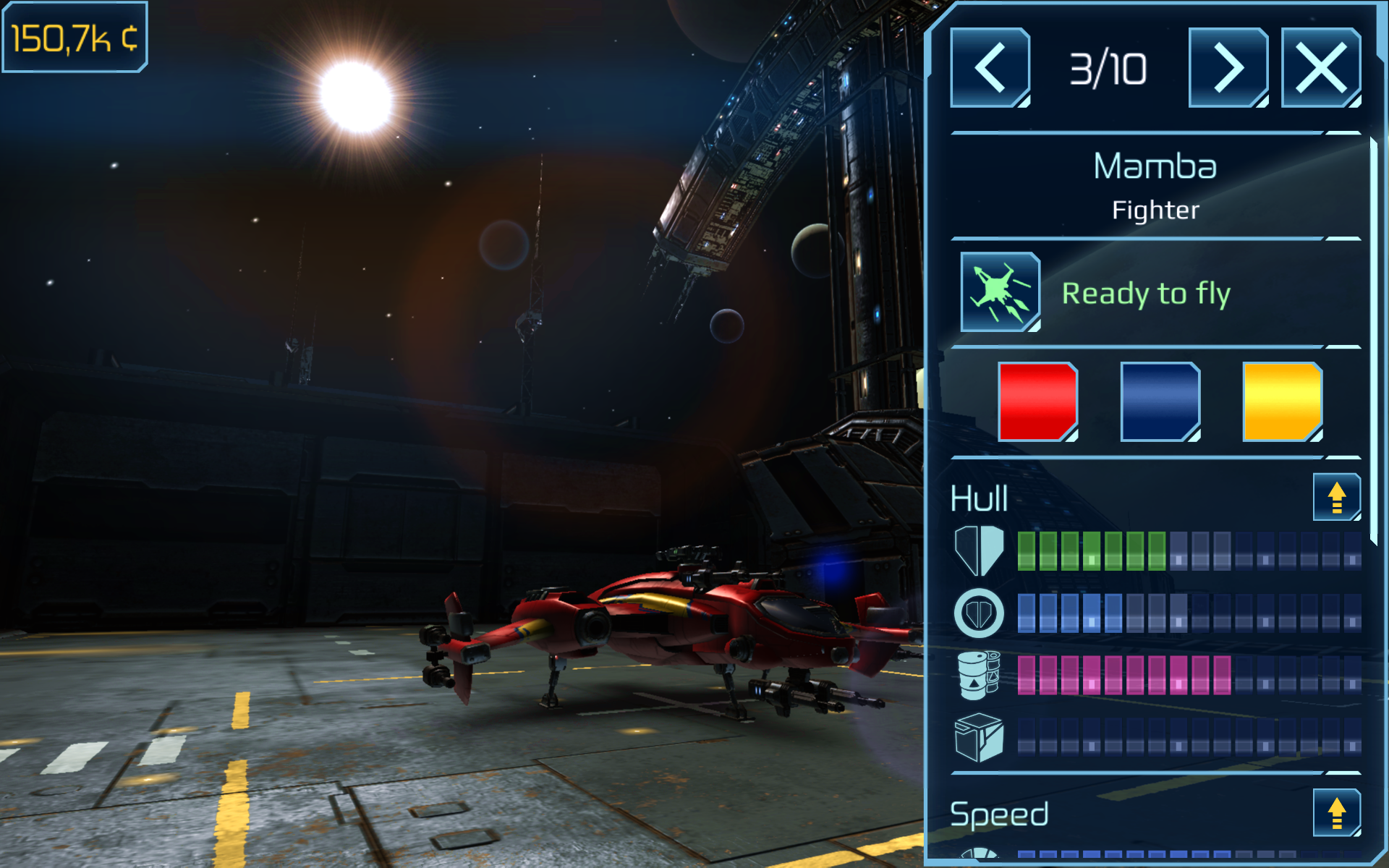Select the green ship status icon
The image size is (1389, 868).
click(x=999, y=291)
